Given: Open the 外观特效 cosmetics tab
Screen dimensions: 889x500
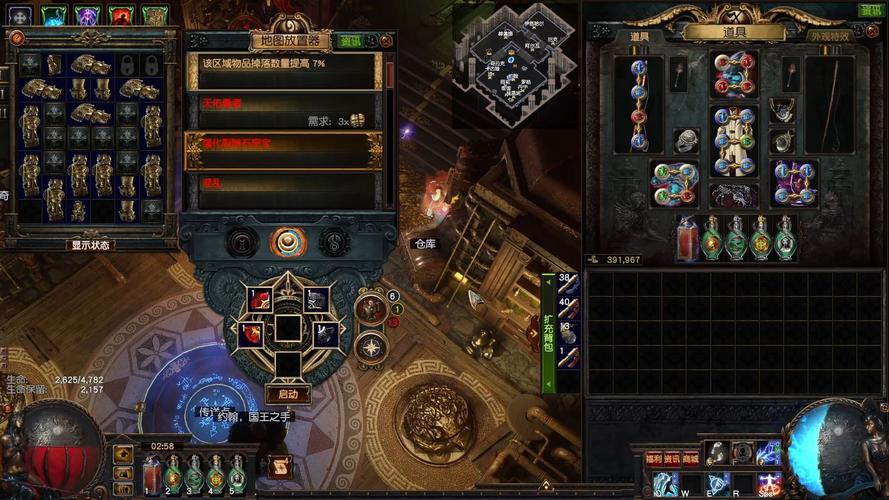Looking at the screenshot, I should click(829, 36).
